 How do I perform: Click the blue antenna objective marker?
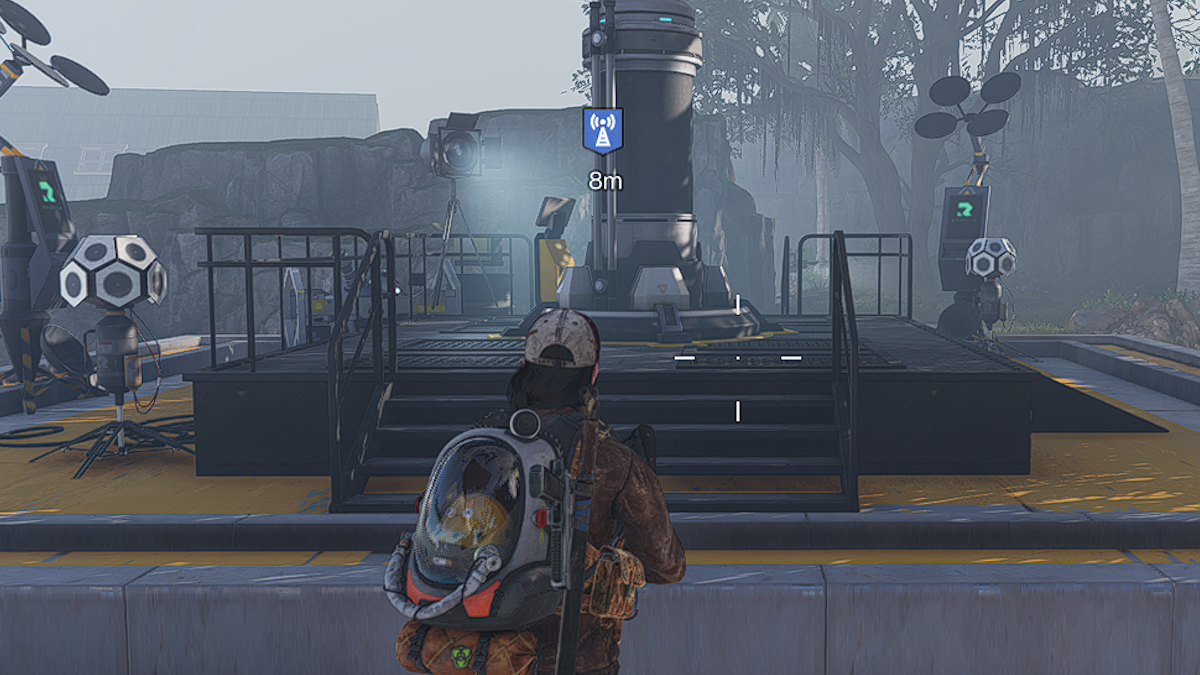click(x=602, y=131)
